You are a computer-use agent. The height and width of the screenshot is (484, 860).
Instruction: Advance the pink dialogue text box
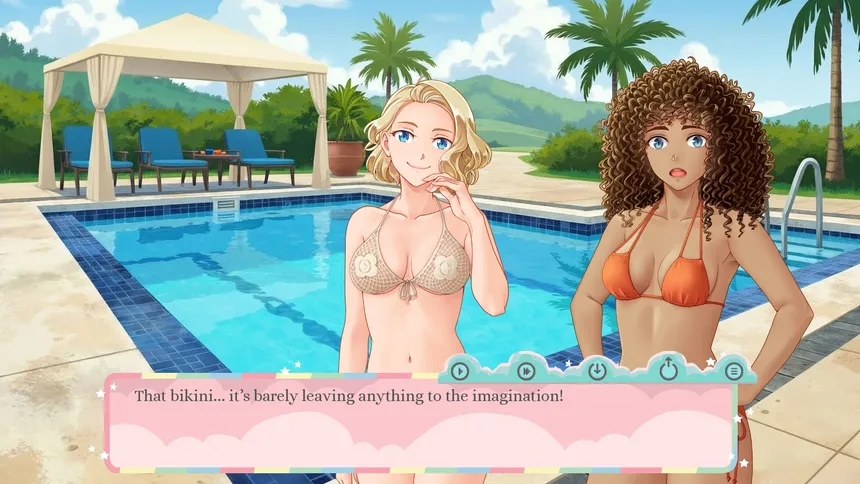(x=420, y=425)
